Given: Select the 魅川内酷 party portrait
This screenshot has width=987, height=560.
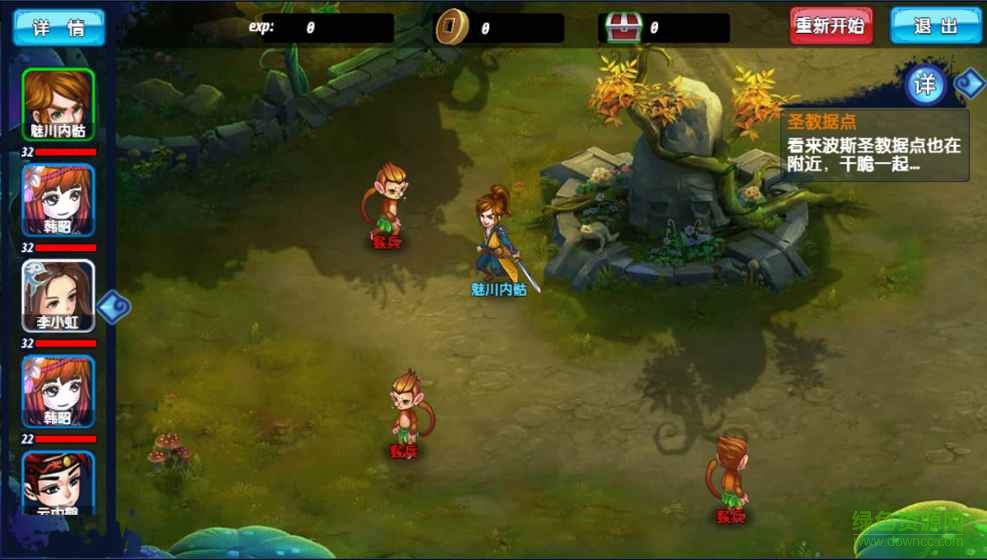Looking at the screenshot, I should coord(58,104).
